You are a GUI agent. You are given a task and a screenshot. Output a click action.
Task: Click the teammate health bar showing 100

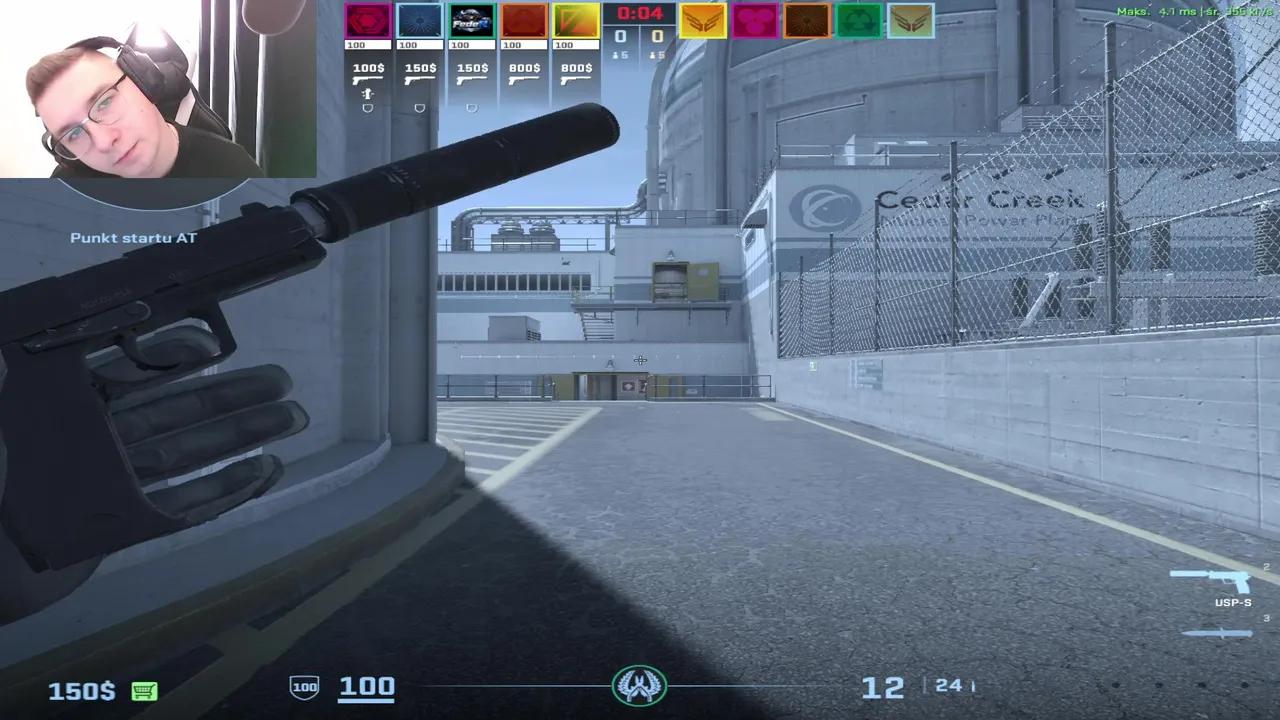(x=367, y=44)
